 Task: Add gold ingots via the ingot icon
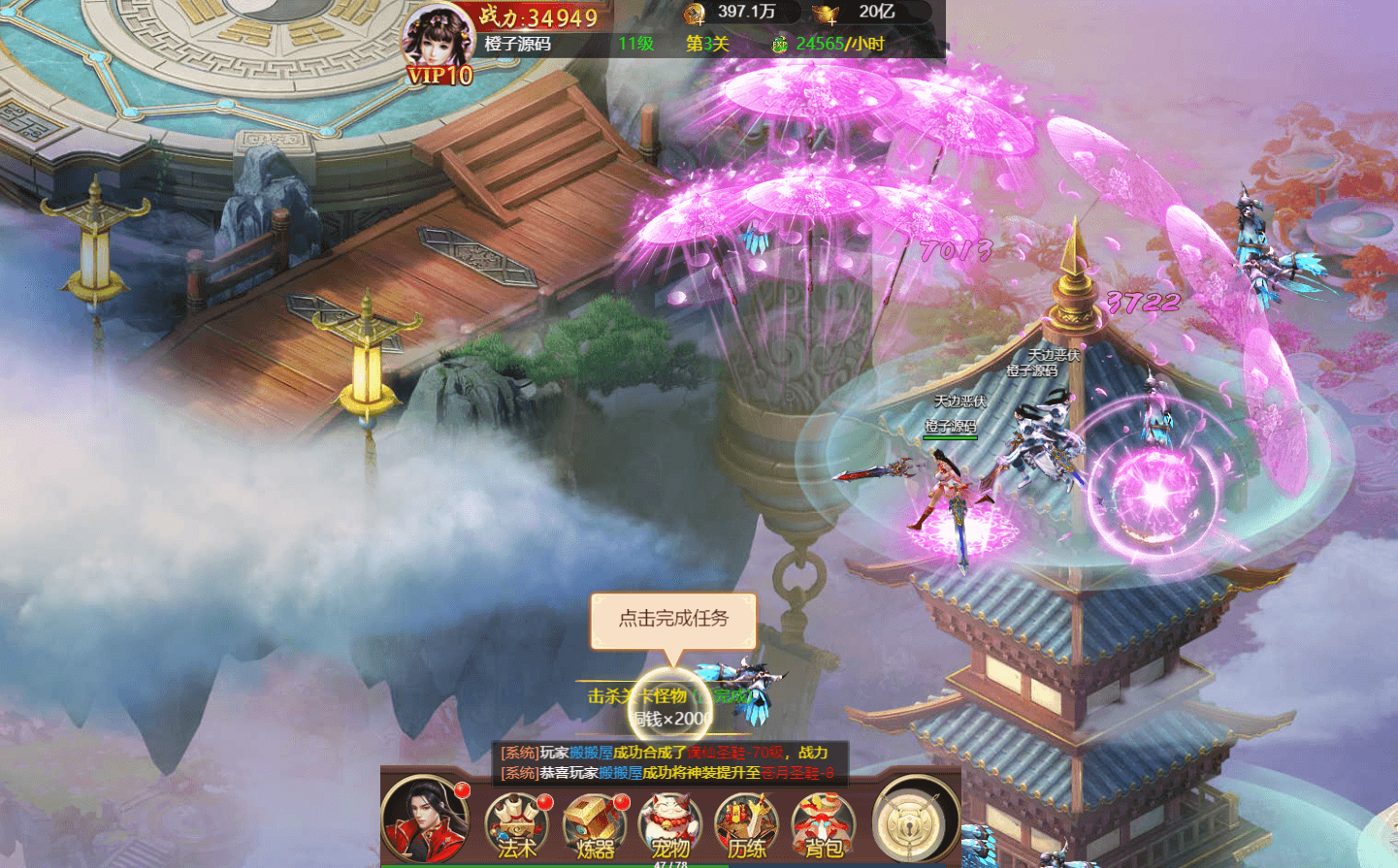click(x=827, y=13)
